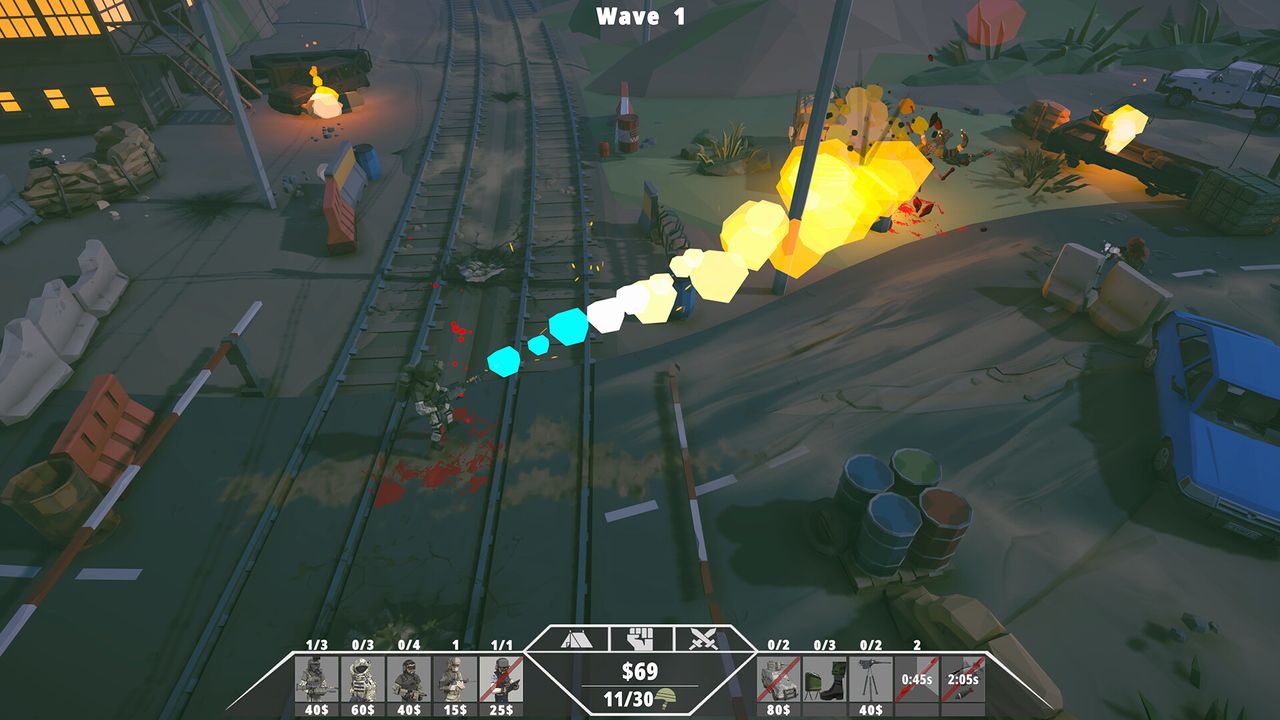
Task: Choose the raised fist command
Action: coord(640,639)
